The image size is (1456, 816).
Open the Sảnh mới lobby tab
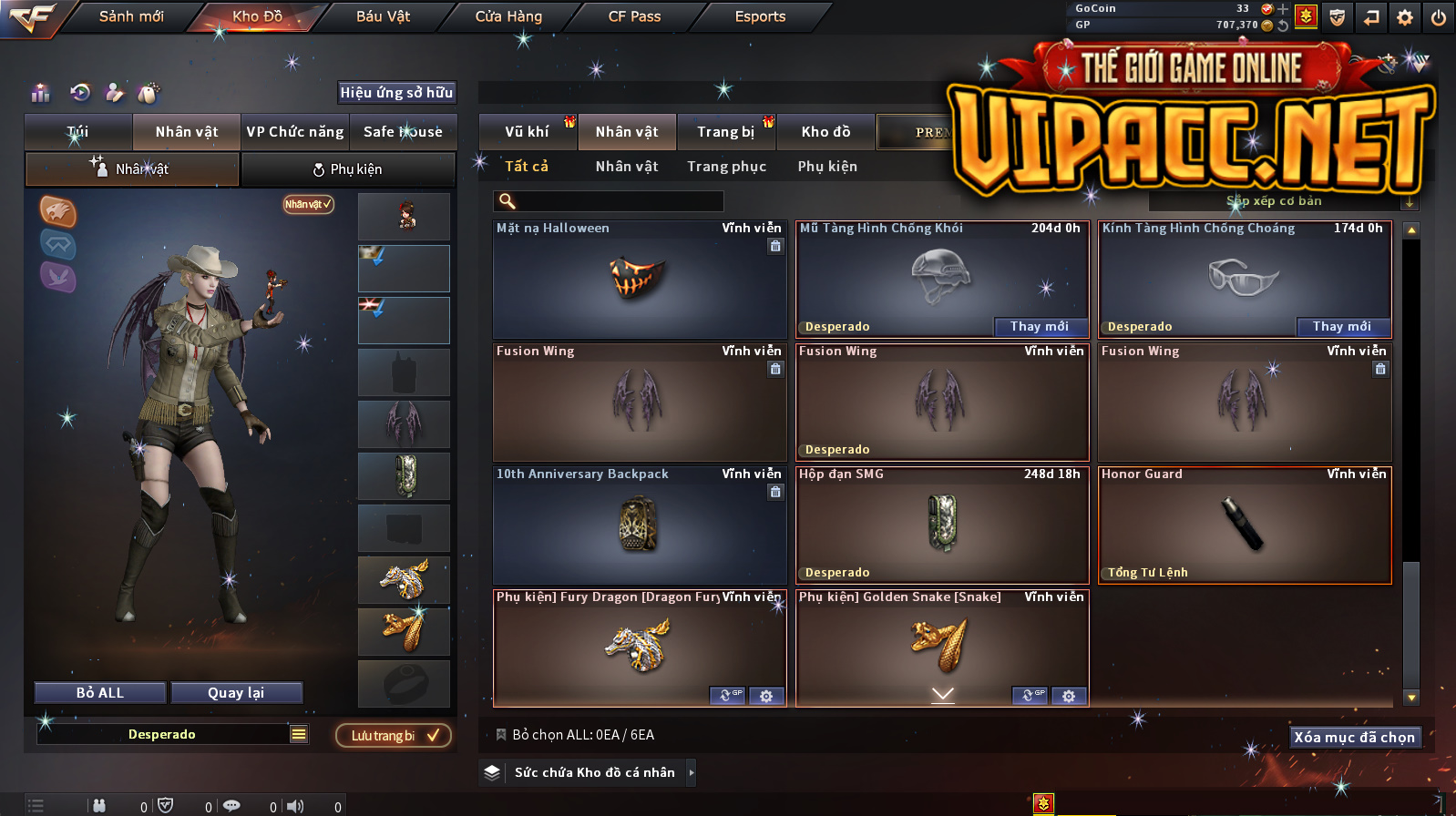point(131,16)
